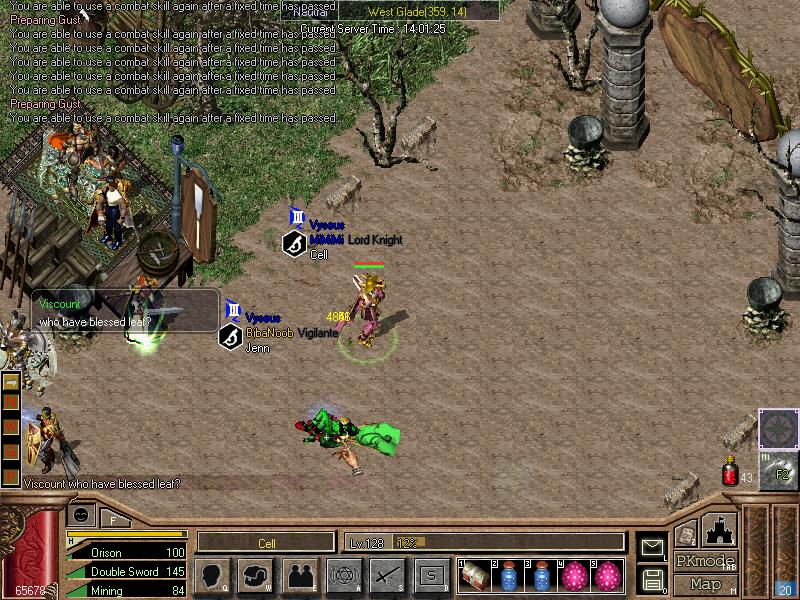Click the floppy disk save icon

[x=651, y=577]
